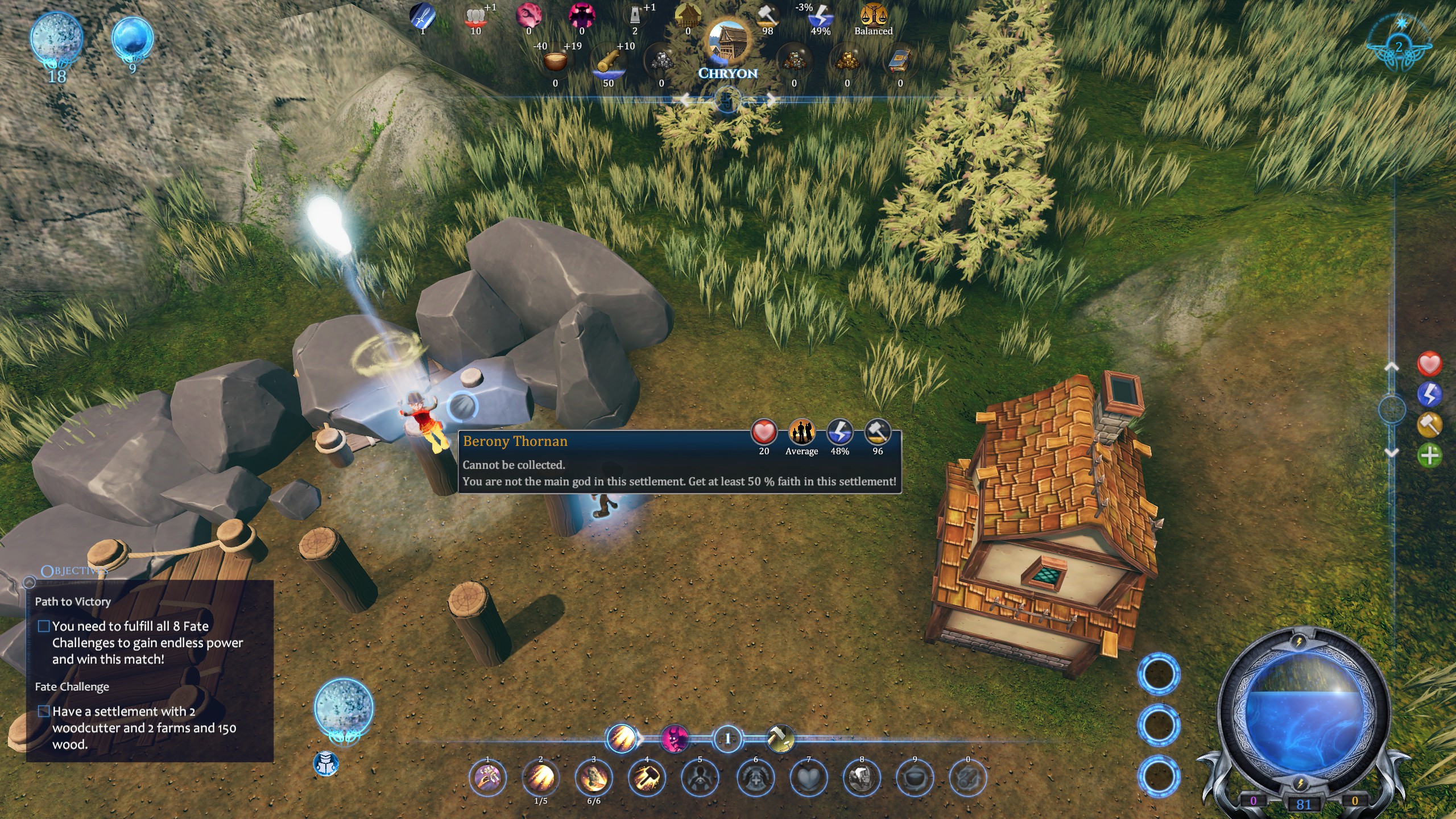Open the hammer build category

(780, 739)
